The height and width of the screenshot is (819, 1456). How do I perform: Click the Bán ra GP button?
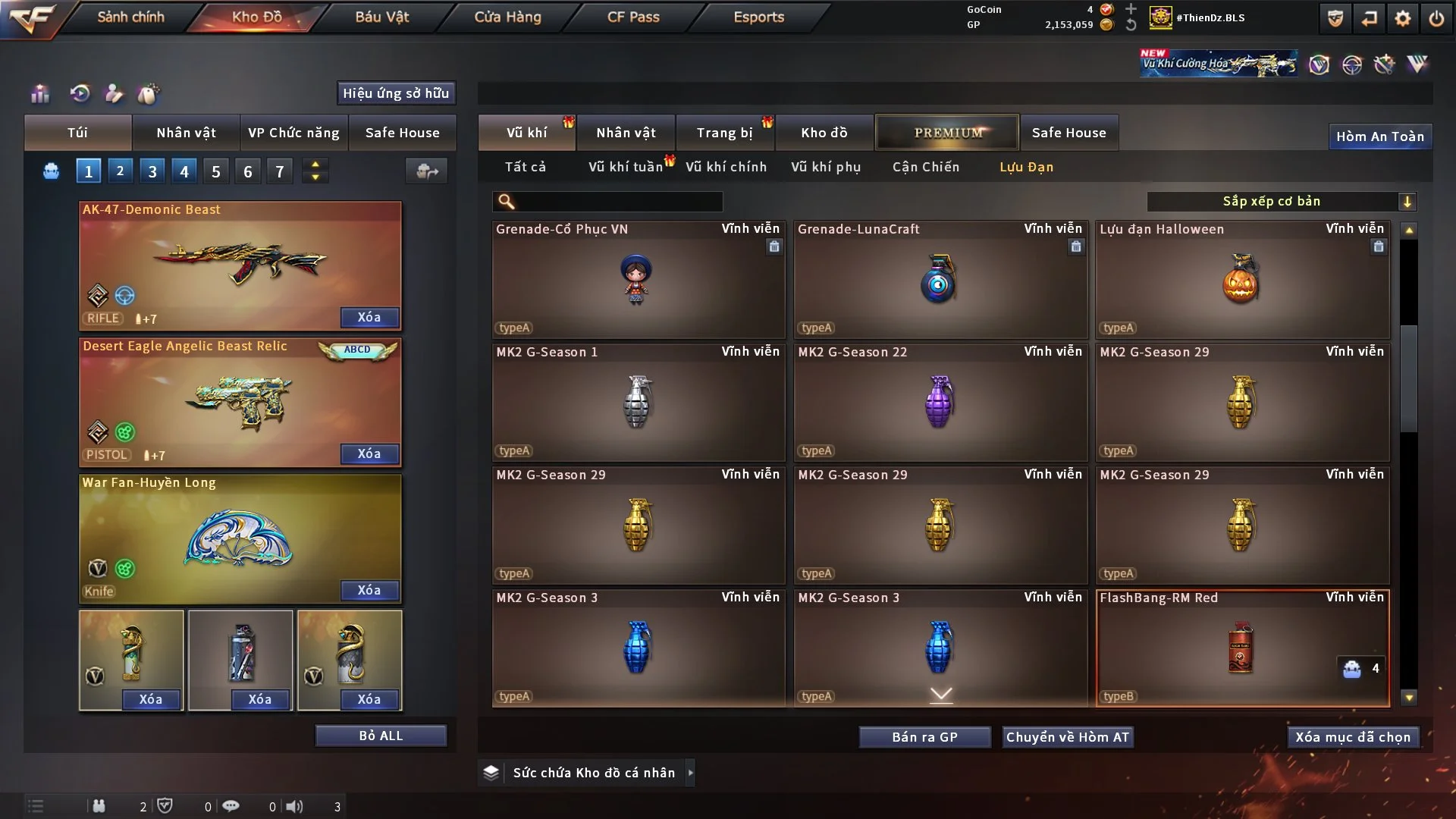924,737
